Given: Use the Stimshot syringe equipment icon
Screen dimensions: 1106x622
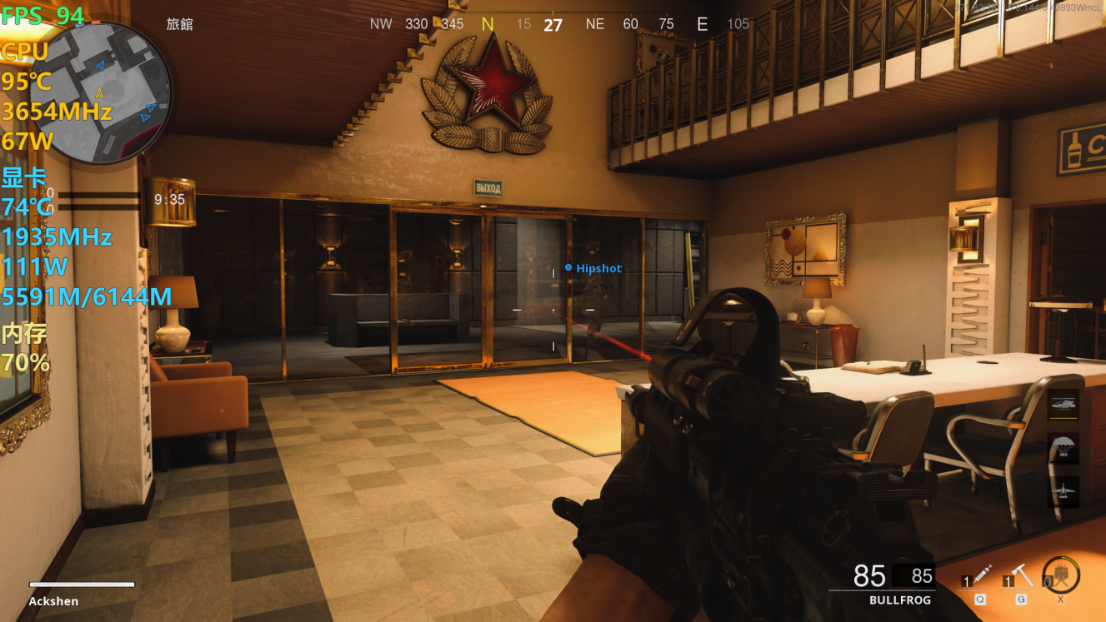Looking at the screenshot, I should click(981, 575).
